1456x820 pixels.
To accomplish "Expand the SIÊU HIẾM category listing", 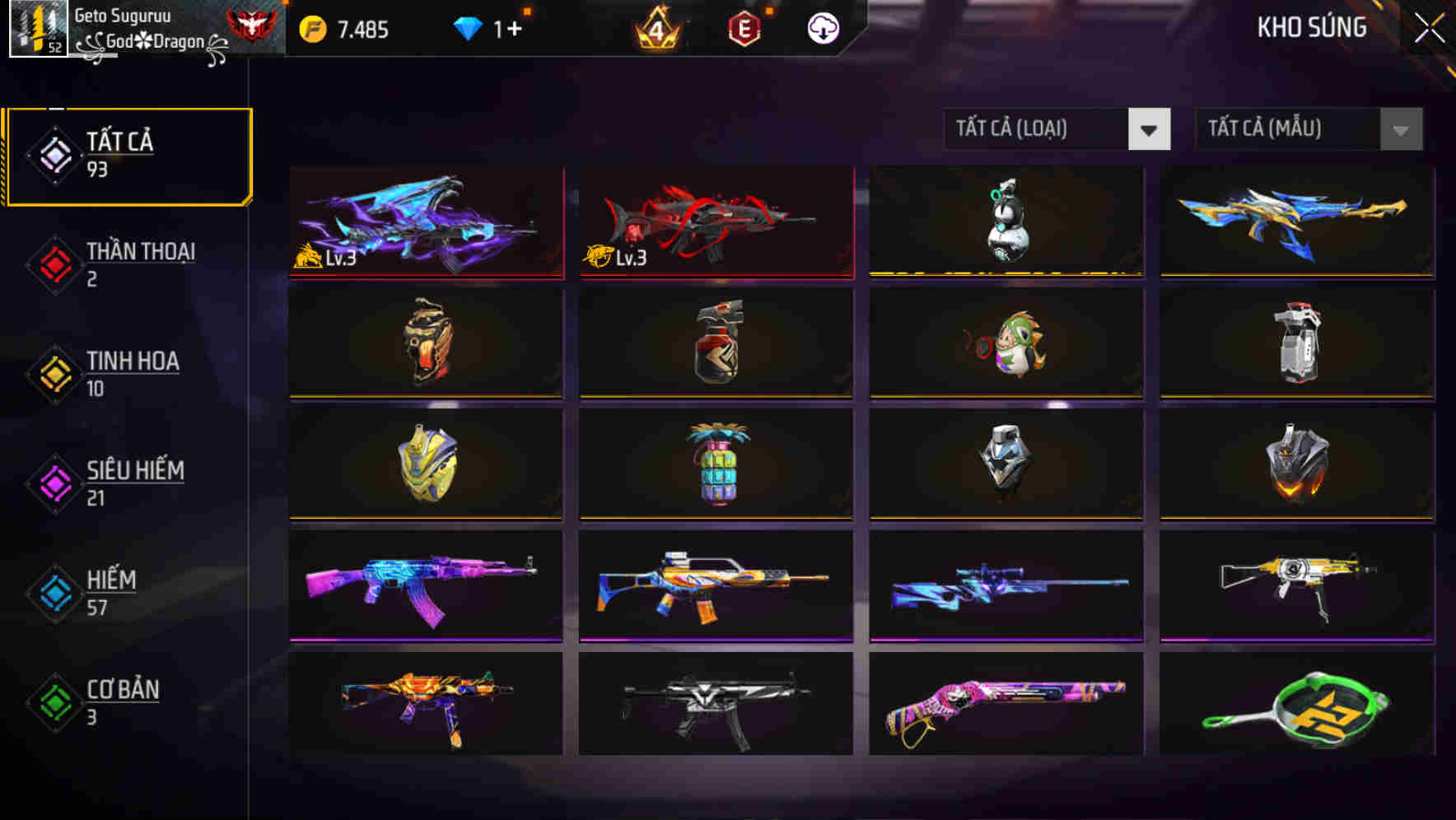I will click(x=129, y=482).
